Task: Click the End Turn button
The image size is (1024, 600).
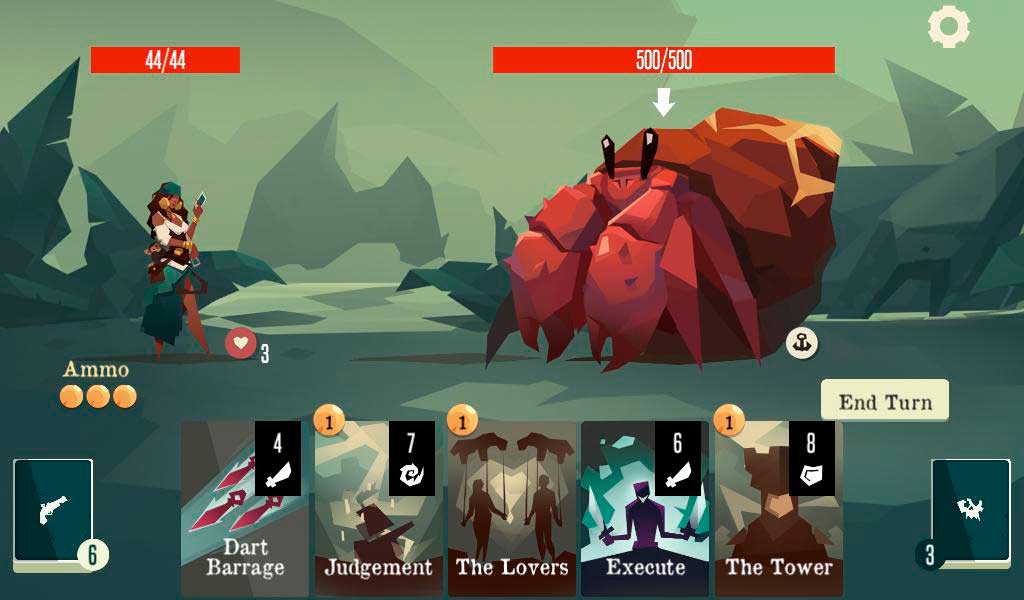Action: point(885,401)
